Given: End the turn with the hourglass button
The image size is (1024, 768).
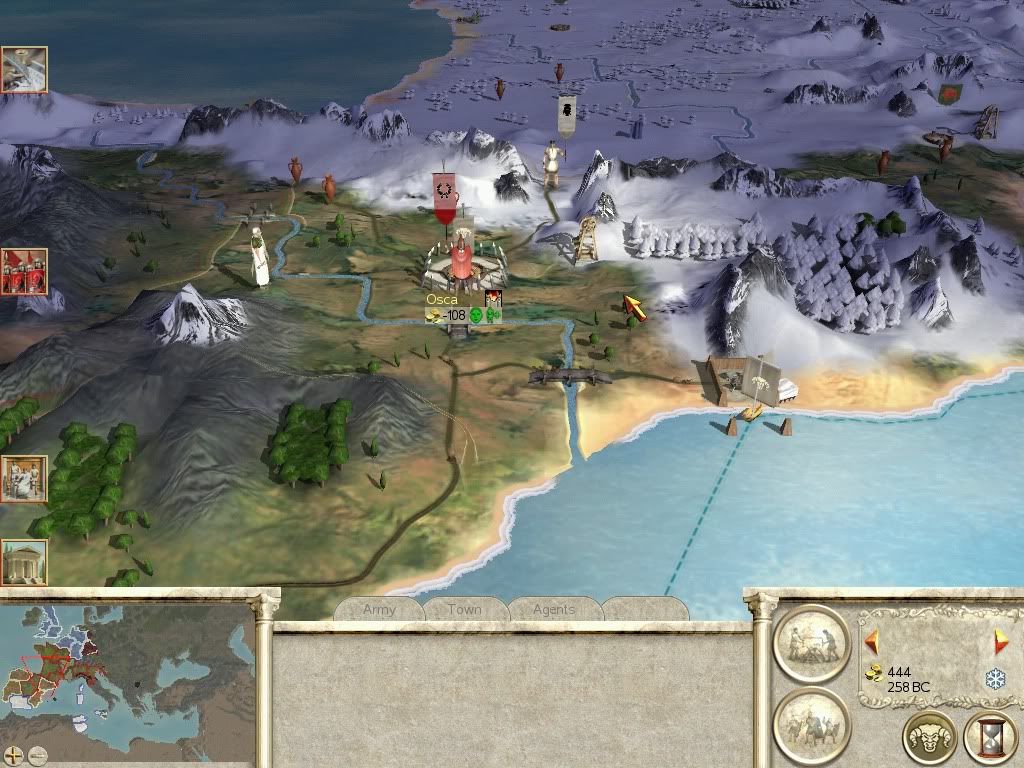Looking at the screenshot, I should coord(989,739).
